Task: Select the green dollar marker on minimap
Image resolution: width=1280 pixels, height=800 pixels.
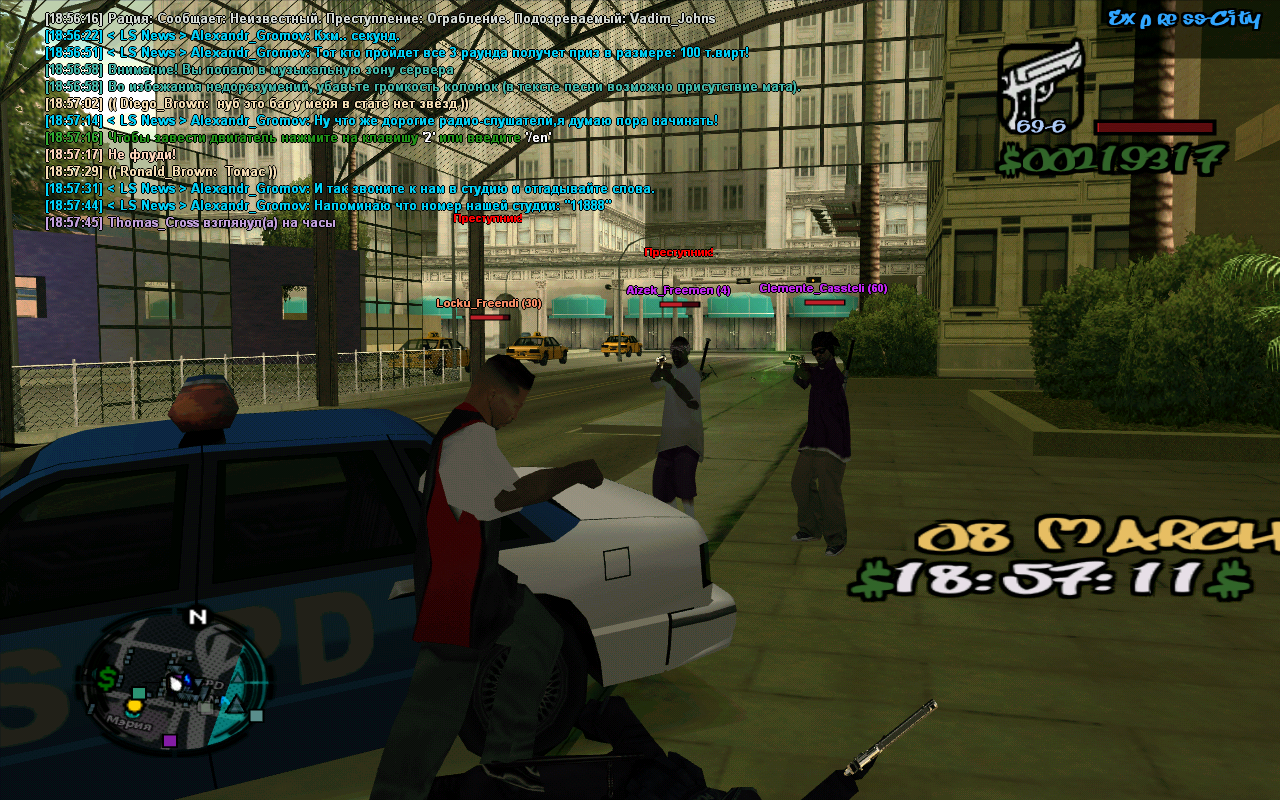Action: [x=107, y=678]
